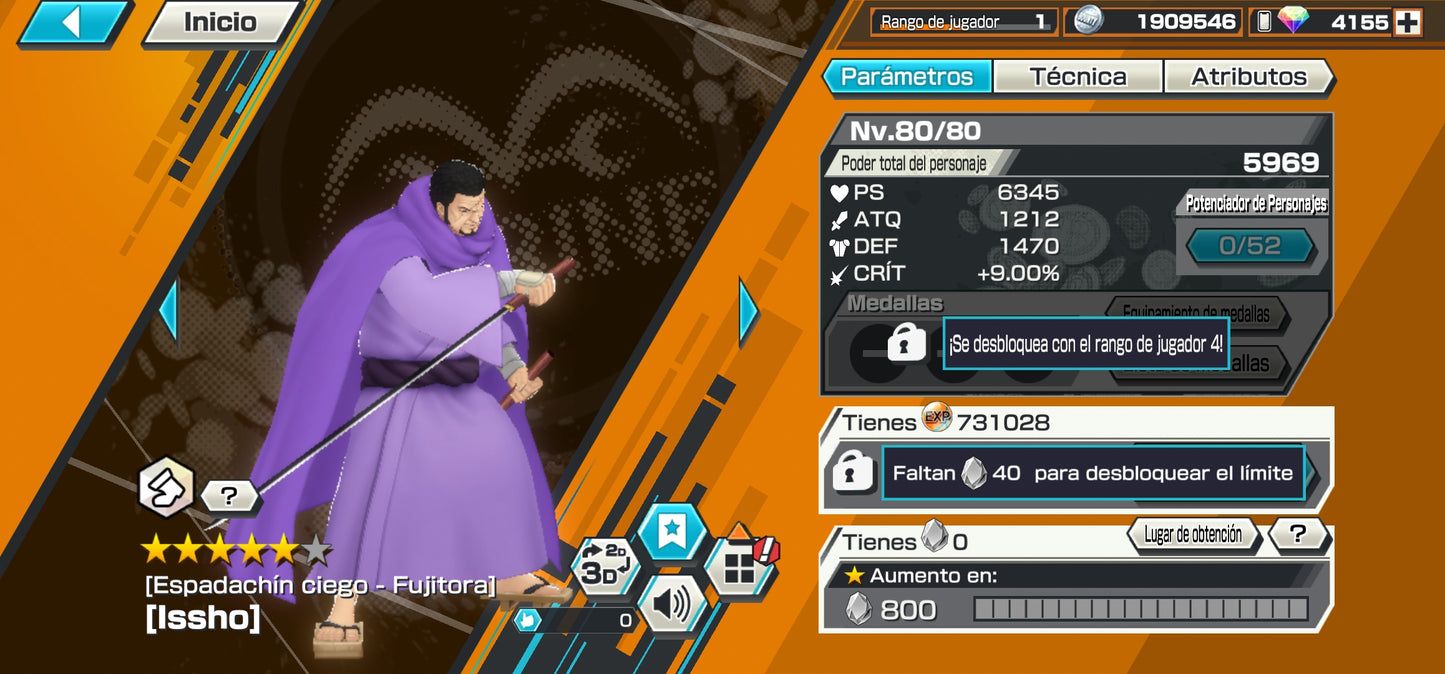
Task: Tap the locked limit break button
Action: pos(853,473)
